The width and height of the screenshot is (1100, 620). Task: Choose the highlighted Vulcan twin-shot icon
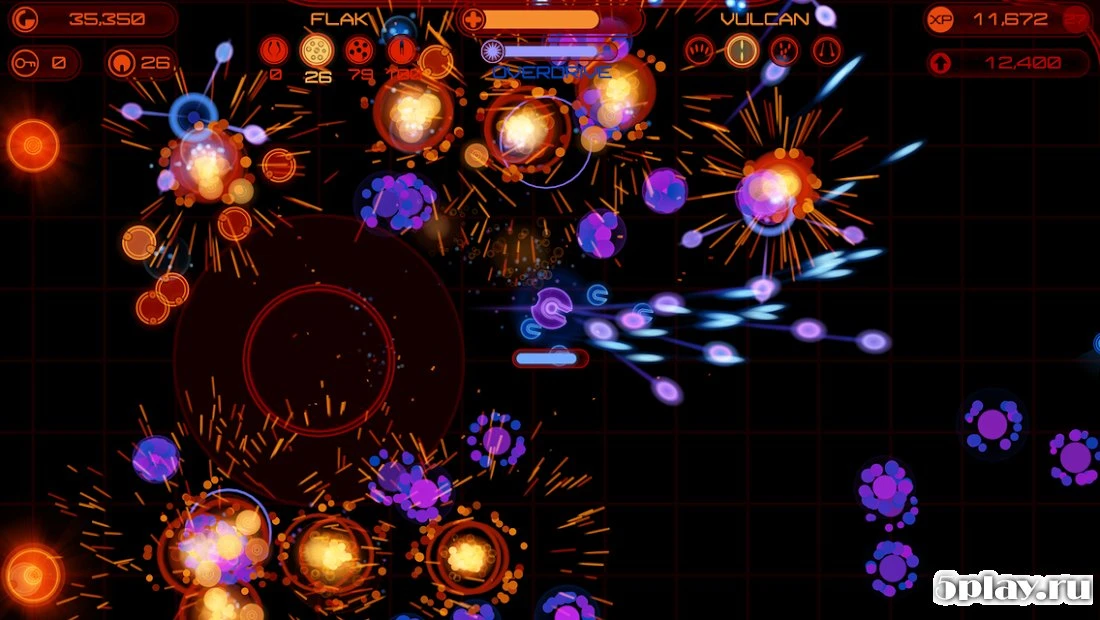pos(742,50)
